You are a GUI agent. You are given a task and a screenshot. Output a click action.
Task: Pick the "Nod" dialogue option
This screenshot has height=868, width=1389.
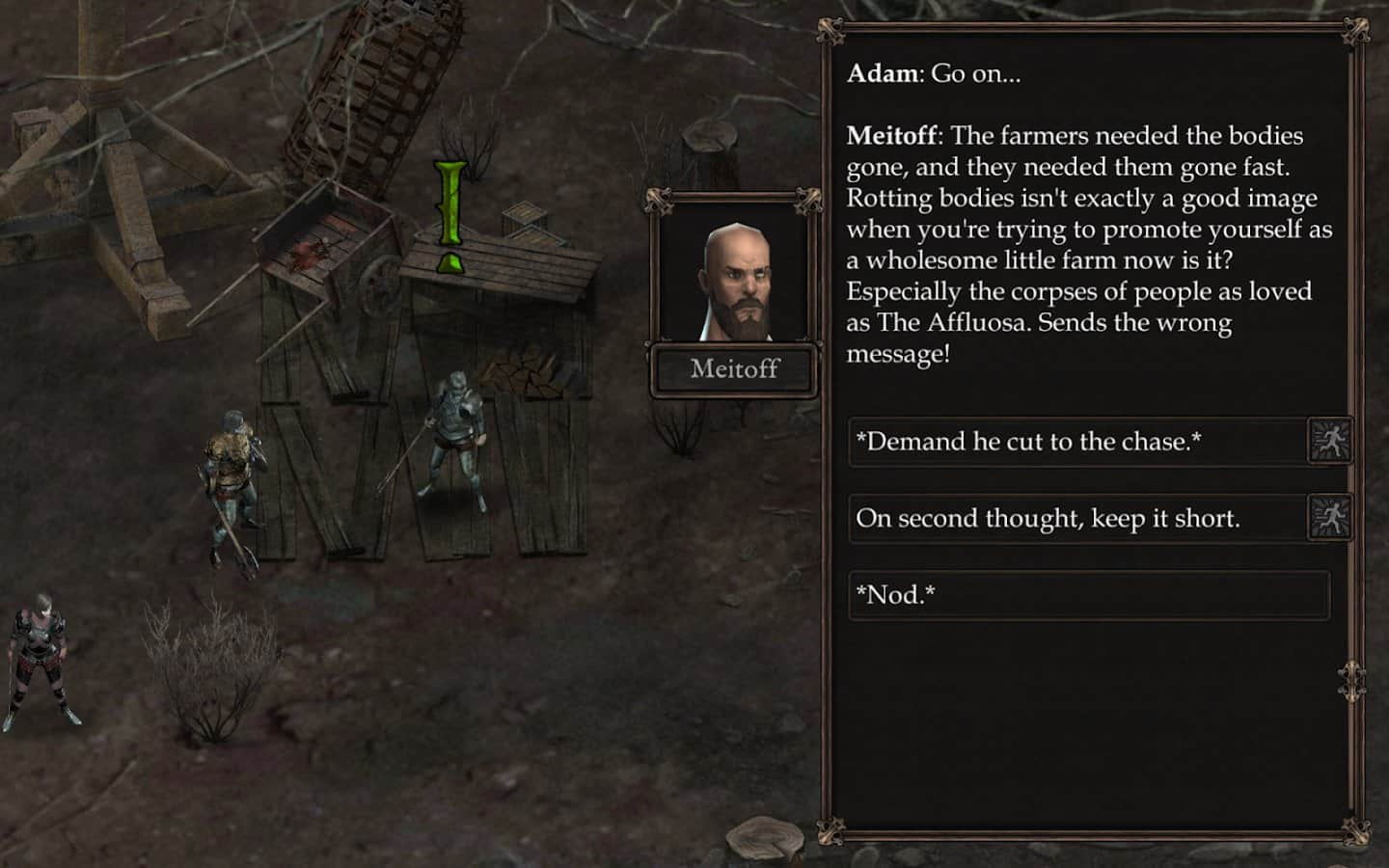[1088, 594]
